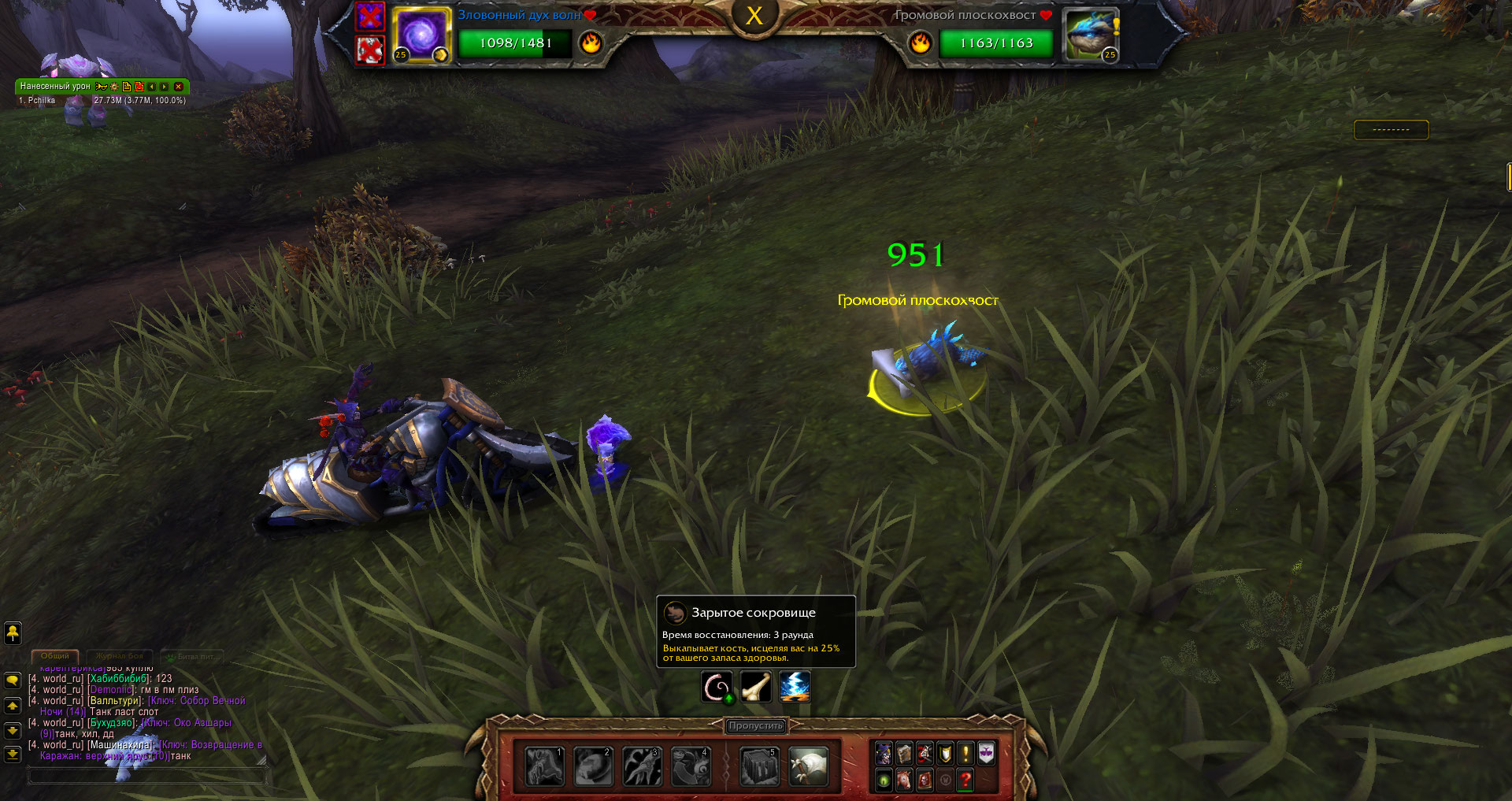This screenshot has width=1512, height=801.
Task: Use the greyed pet ability numbered 2
Action: tap(593, 766)
